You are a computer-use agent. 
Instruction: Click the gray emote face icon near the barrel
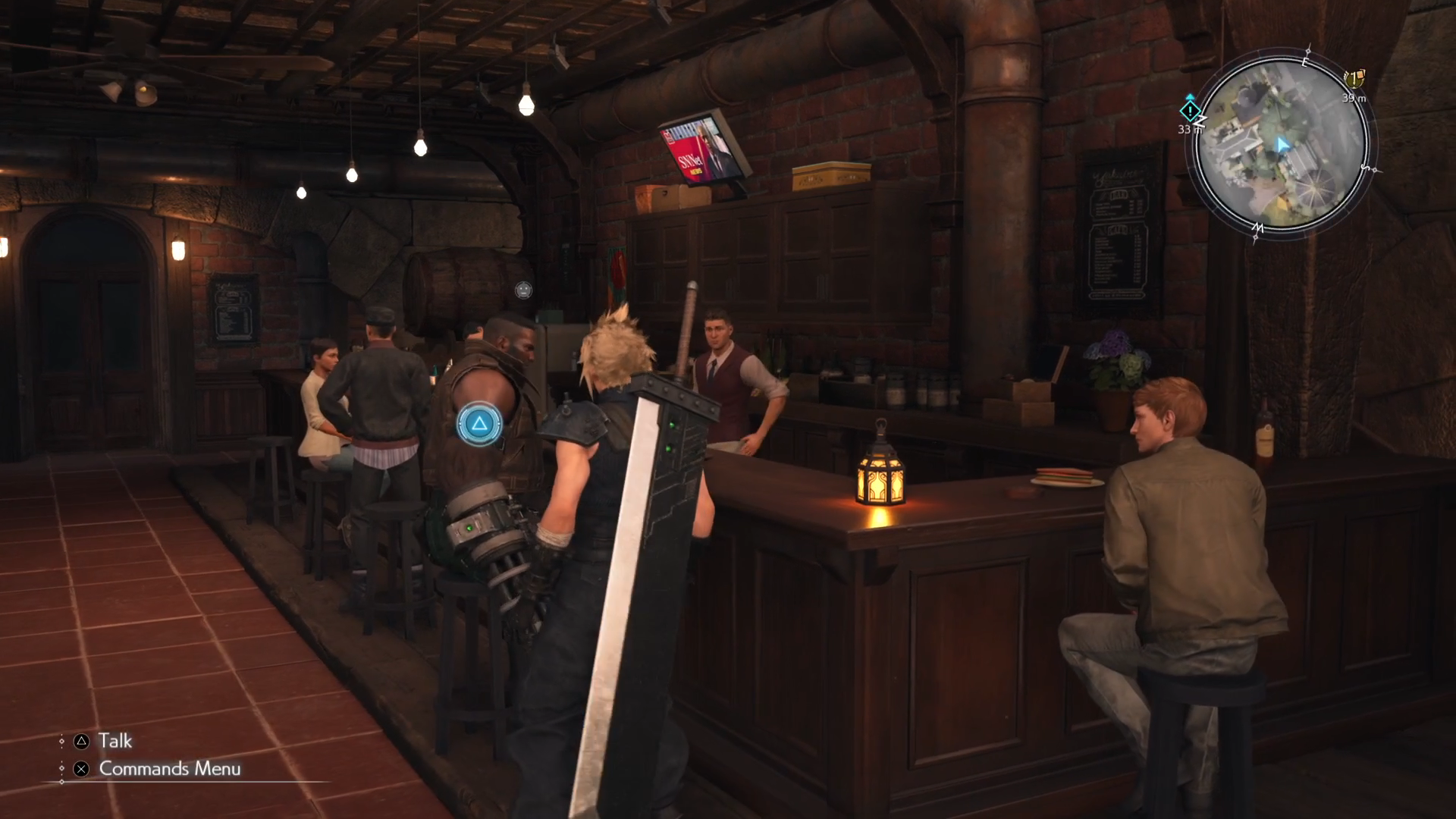click(522, 290)
